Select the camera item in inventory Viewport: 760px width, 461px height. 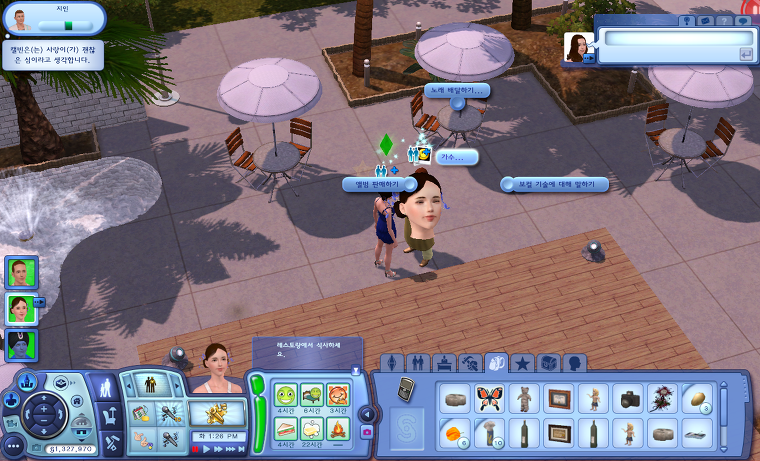click(x=628, y=398)
